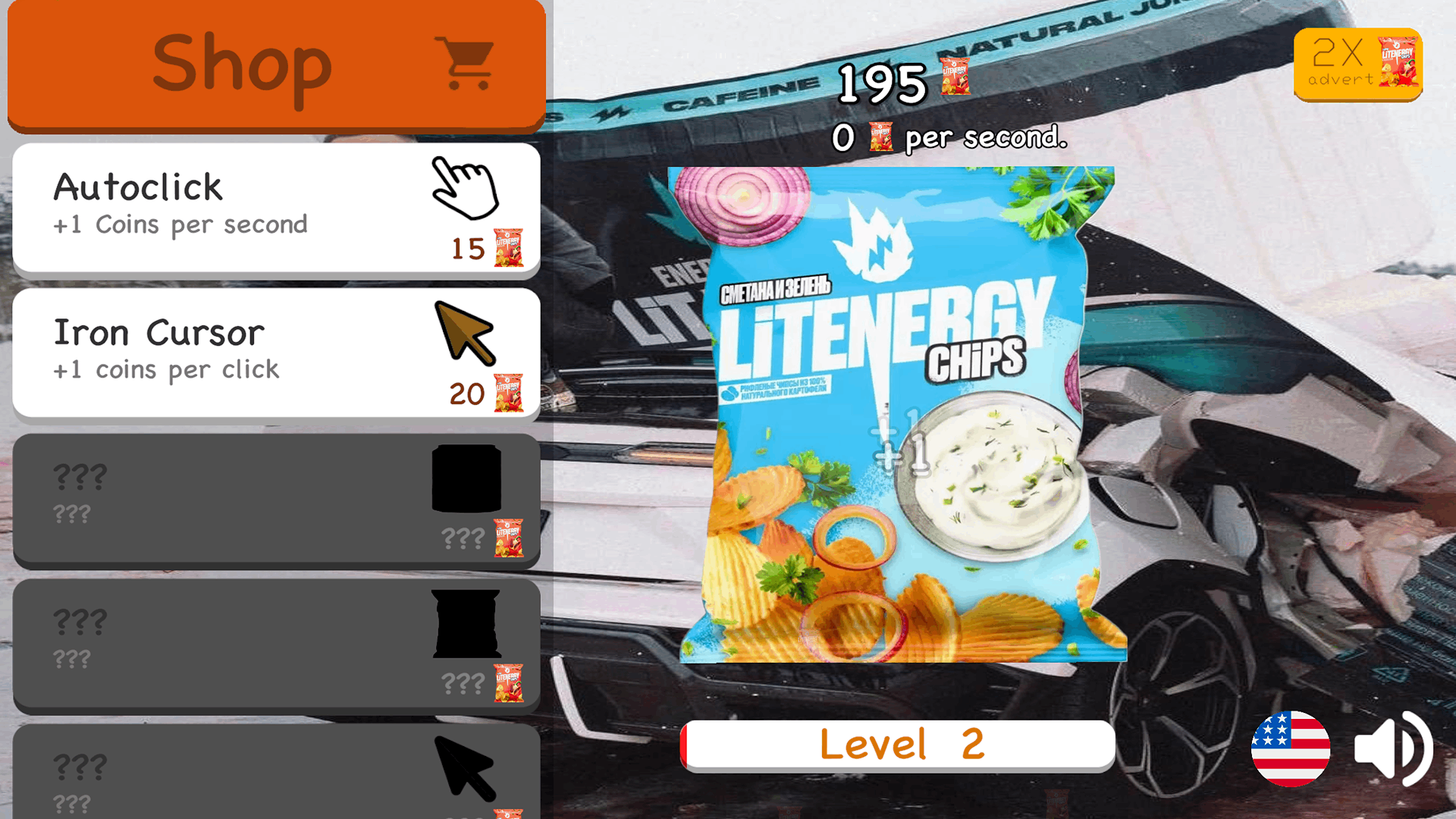
Task: Click the coin icon in the per-second counter
Action: pyautogui.click(x=882, y=138)
